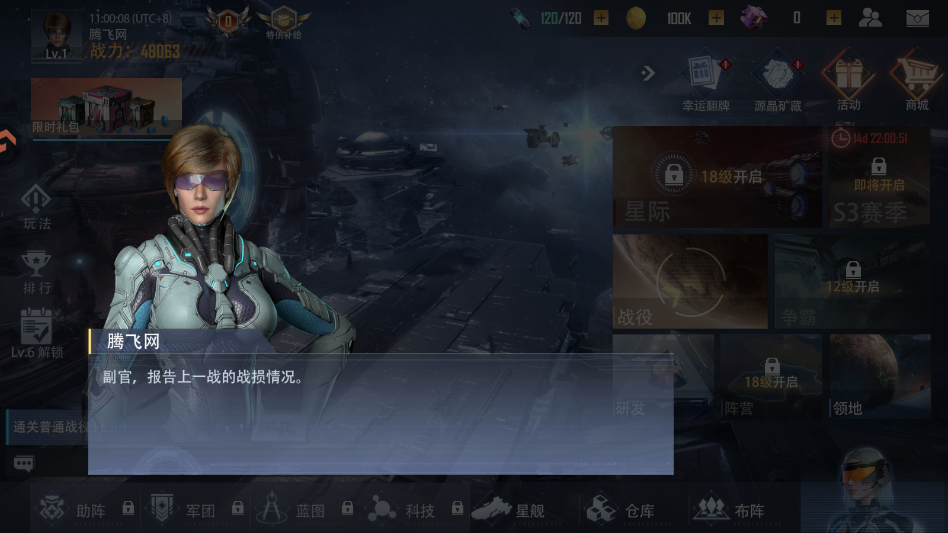Add more energy with the plus button

[601, 18]
